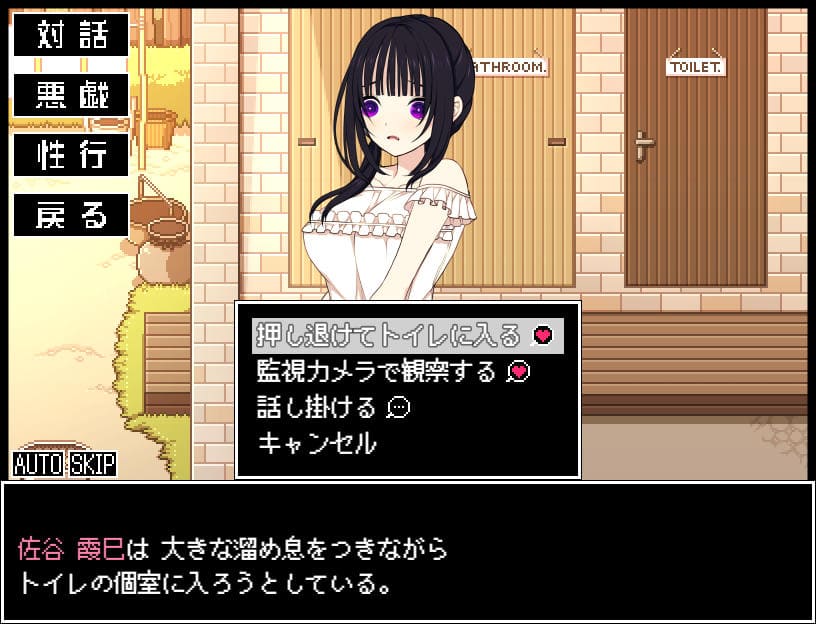This screenshot has height=624, width=816.
Task: Select the 悪戯 command
Action: (71, 95)
